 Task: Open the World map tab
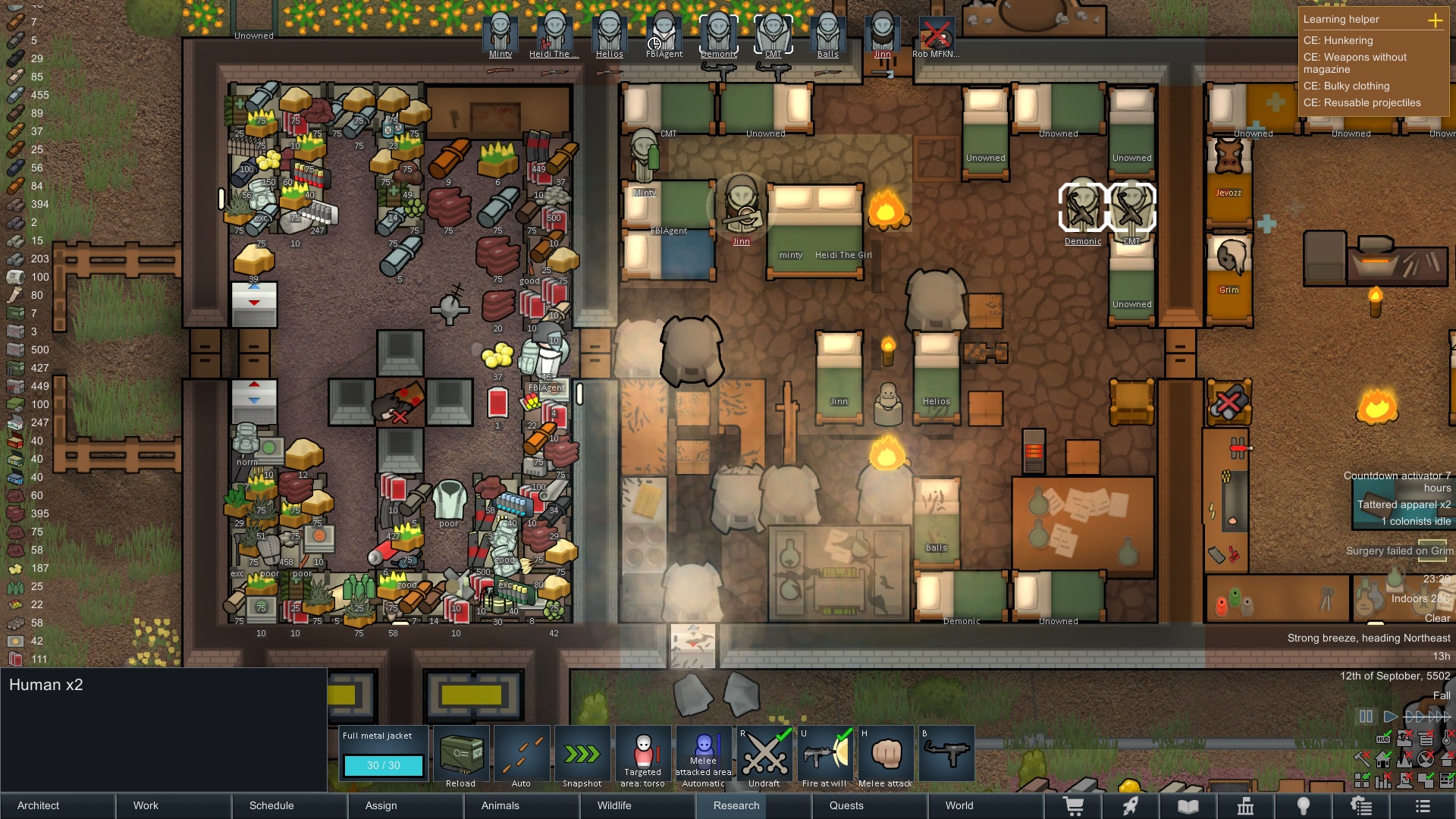pyautogui.click(x=959, y=805)
